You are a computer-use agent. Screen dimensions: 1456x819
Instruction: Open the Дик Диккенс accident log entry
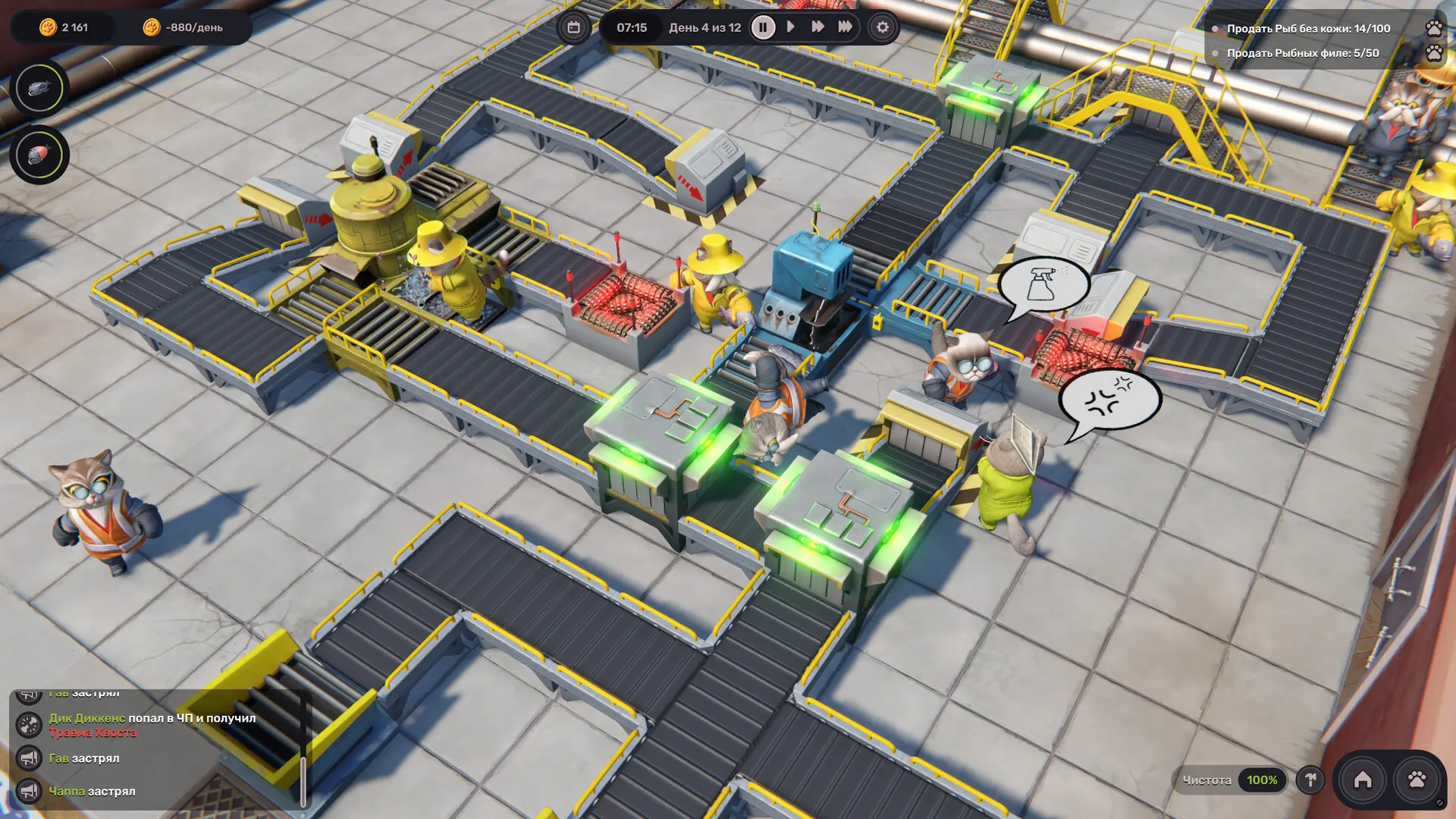[x=152, y=725]
